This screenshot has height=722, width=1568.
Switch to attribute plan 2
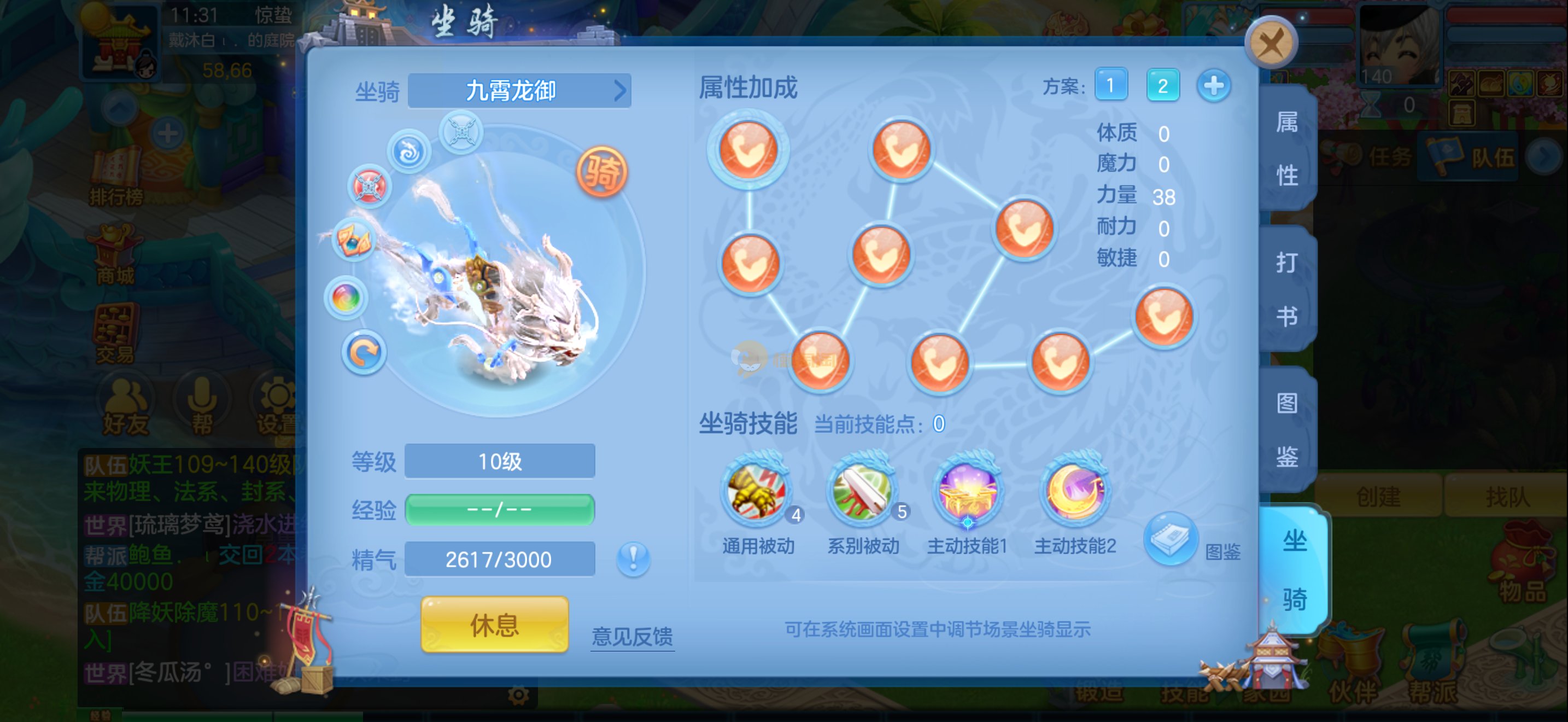point(1162,85)
